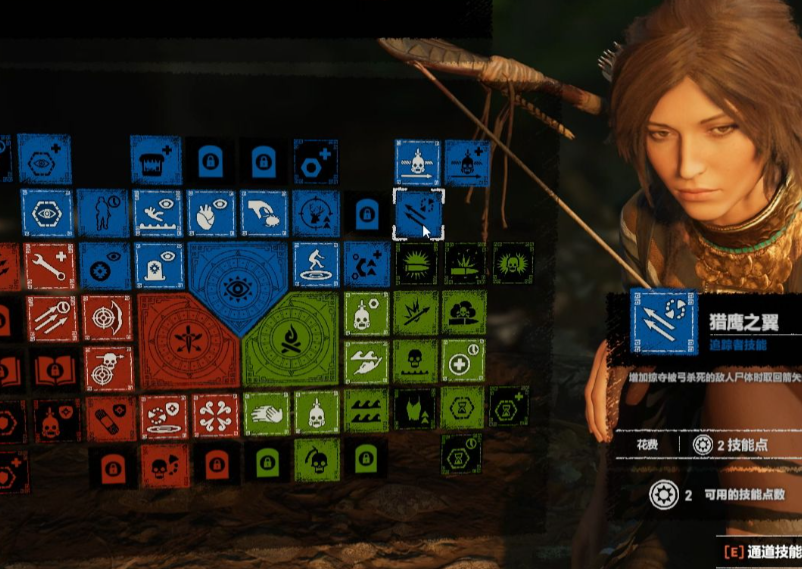Image resolution: width=802 pixels, height=569 pixels.
Task: Select the blue figure on ring skill
Action: click(x=315, y=265)
